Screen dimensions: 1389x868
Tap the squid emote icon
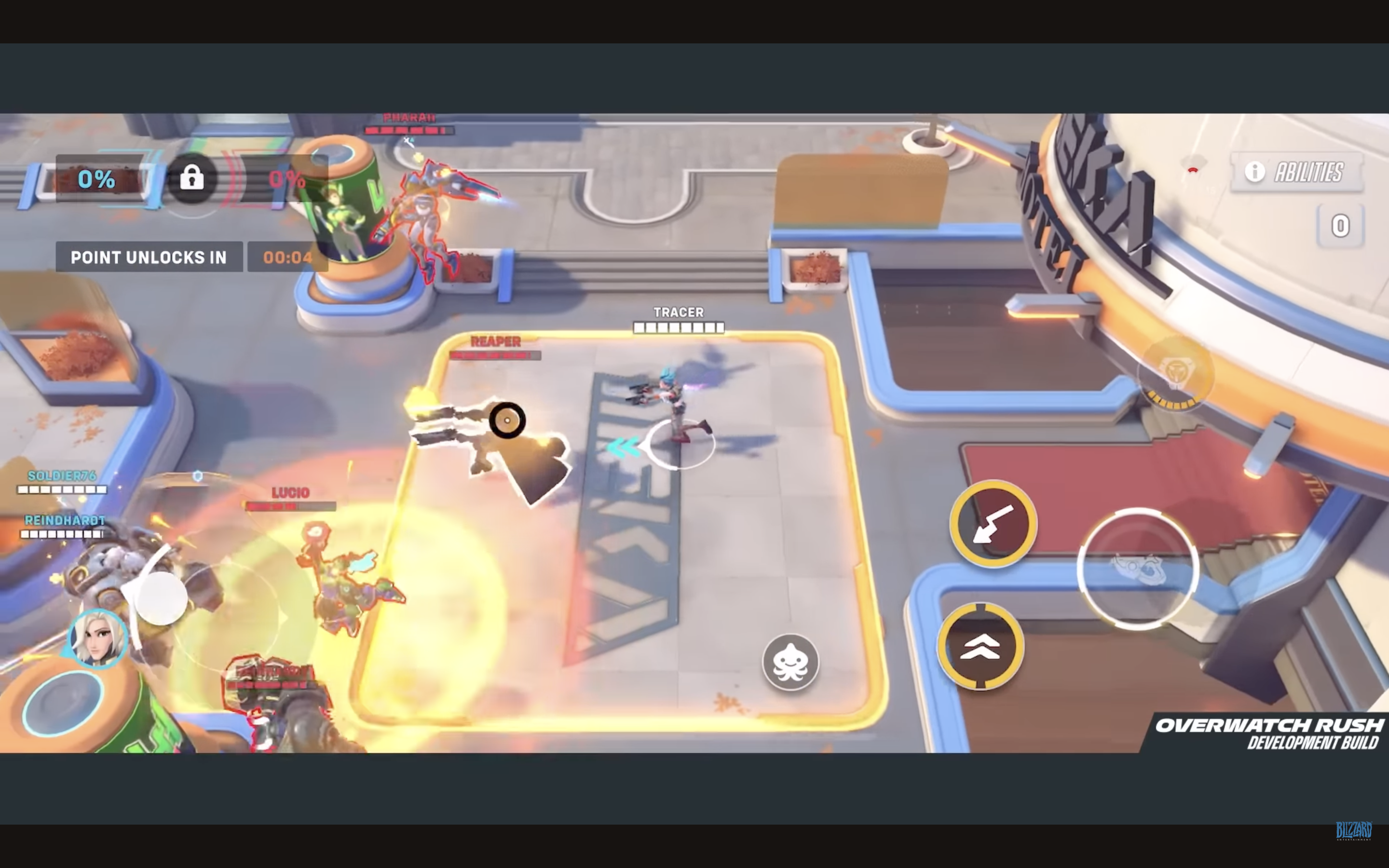(x=791, y=661)
